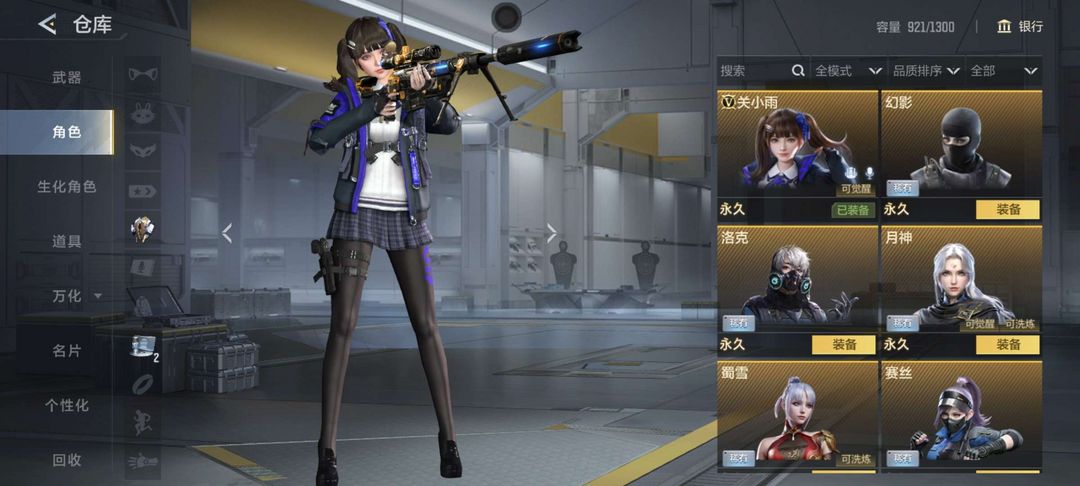Open the 全模式 mode dropdown
The image size is (1080, 486).
848,71
